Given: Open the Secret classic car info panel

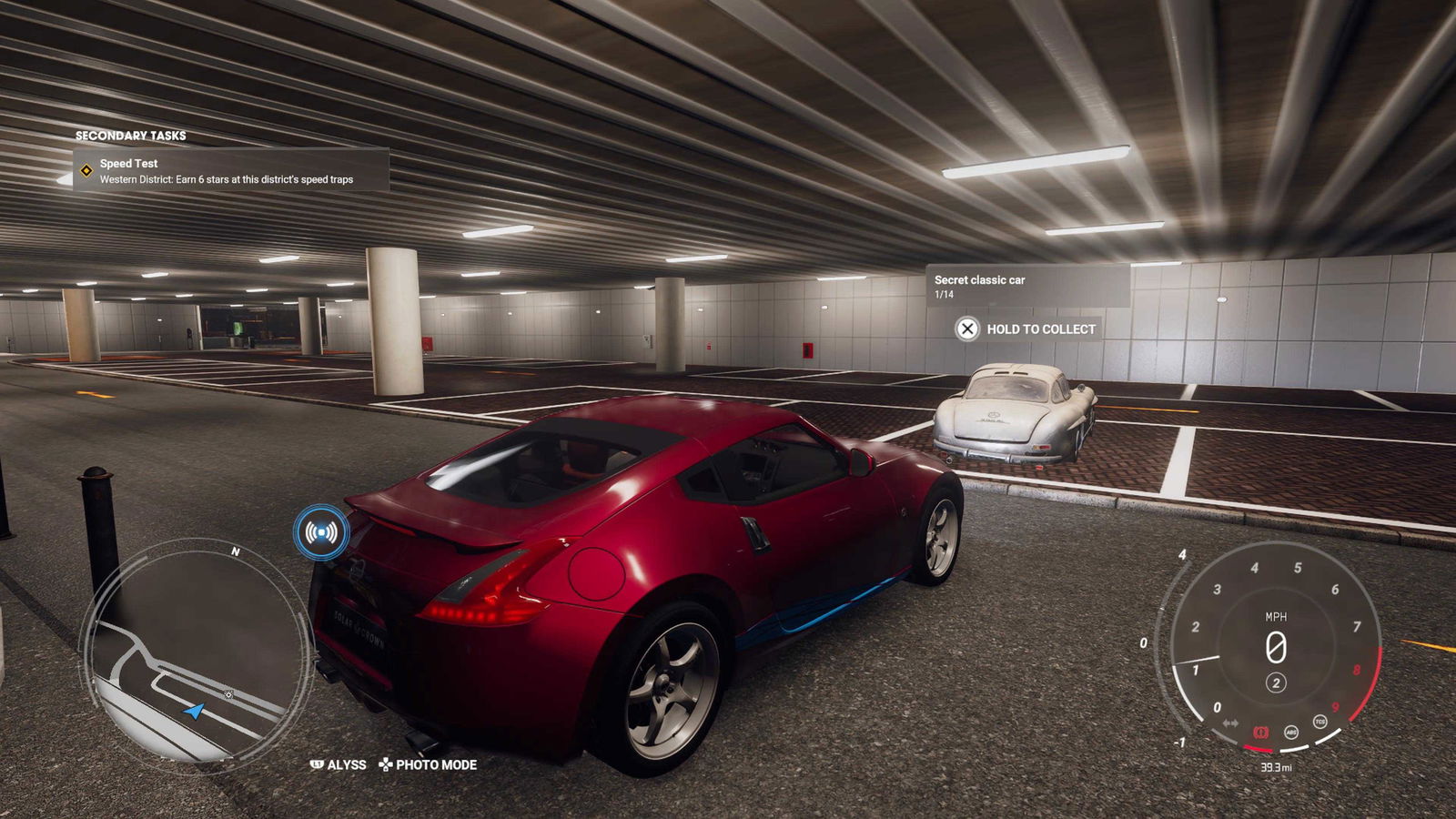Looking at the screenshot, I should (1027, 287).
